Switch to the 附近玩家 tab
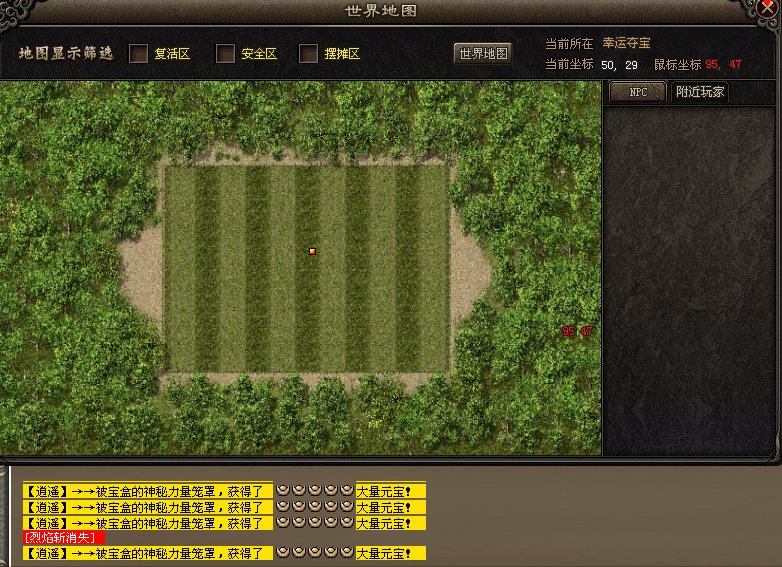The image size is (782, 567). [x=700, y=93]
